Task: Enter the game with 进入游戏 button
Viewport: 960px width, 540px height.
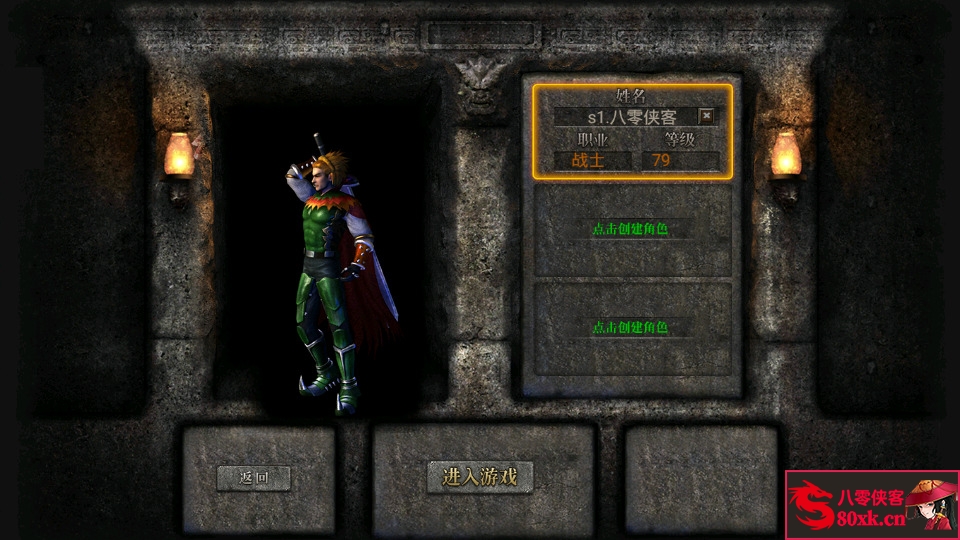Action: click(x=480, y=477)
